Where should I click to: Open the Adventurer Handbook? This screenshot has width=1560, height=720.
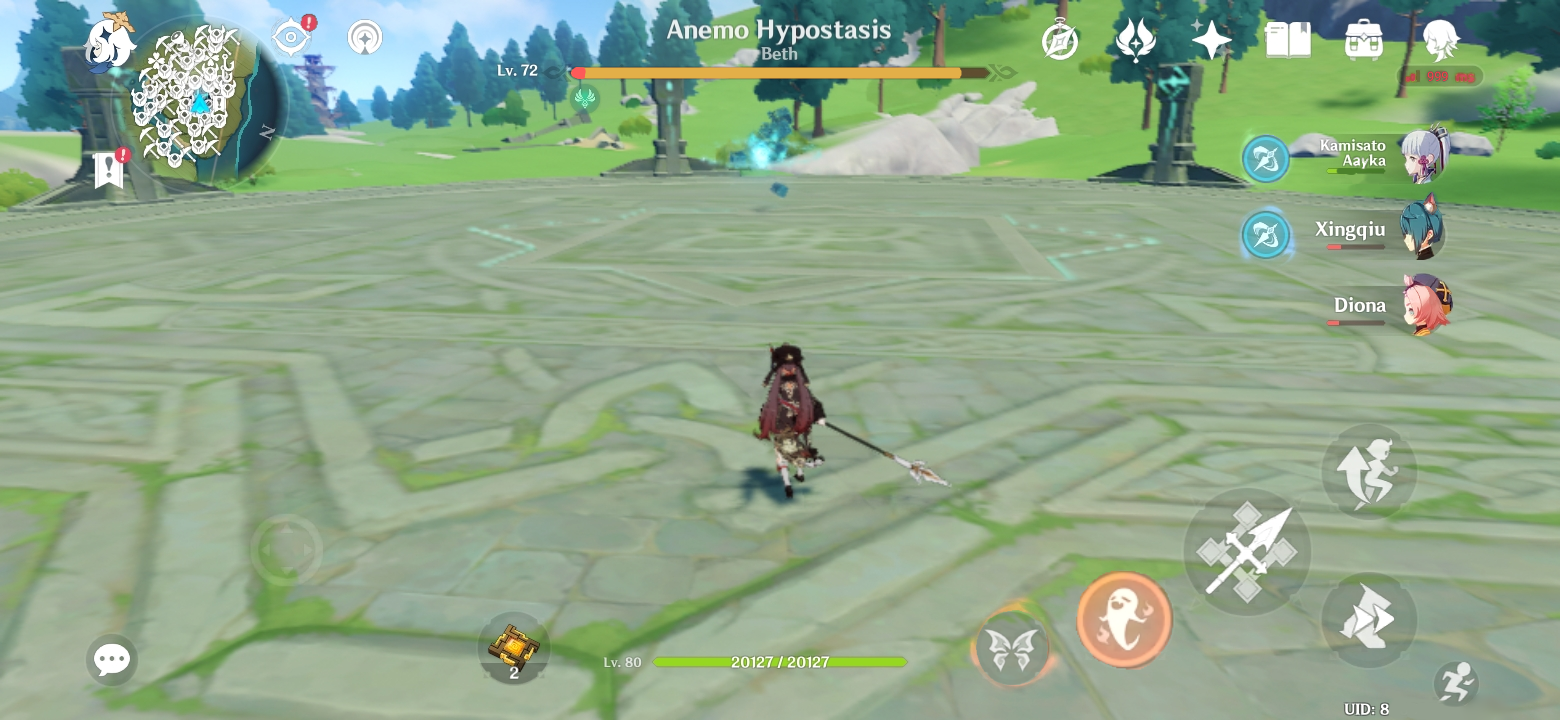pyautogui.click(x=1290, y=40)
